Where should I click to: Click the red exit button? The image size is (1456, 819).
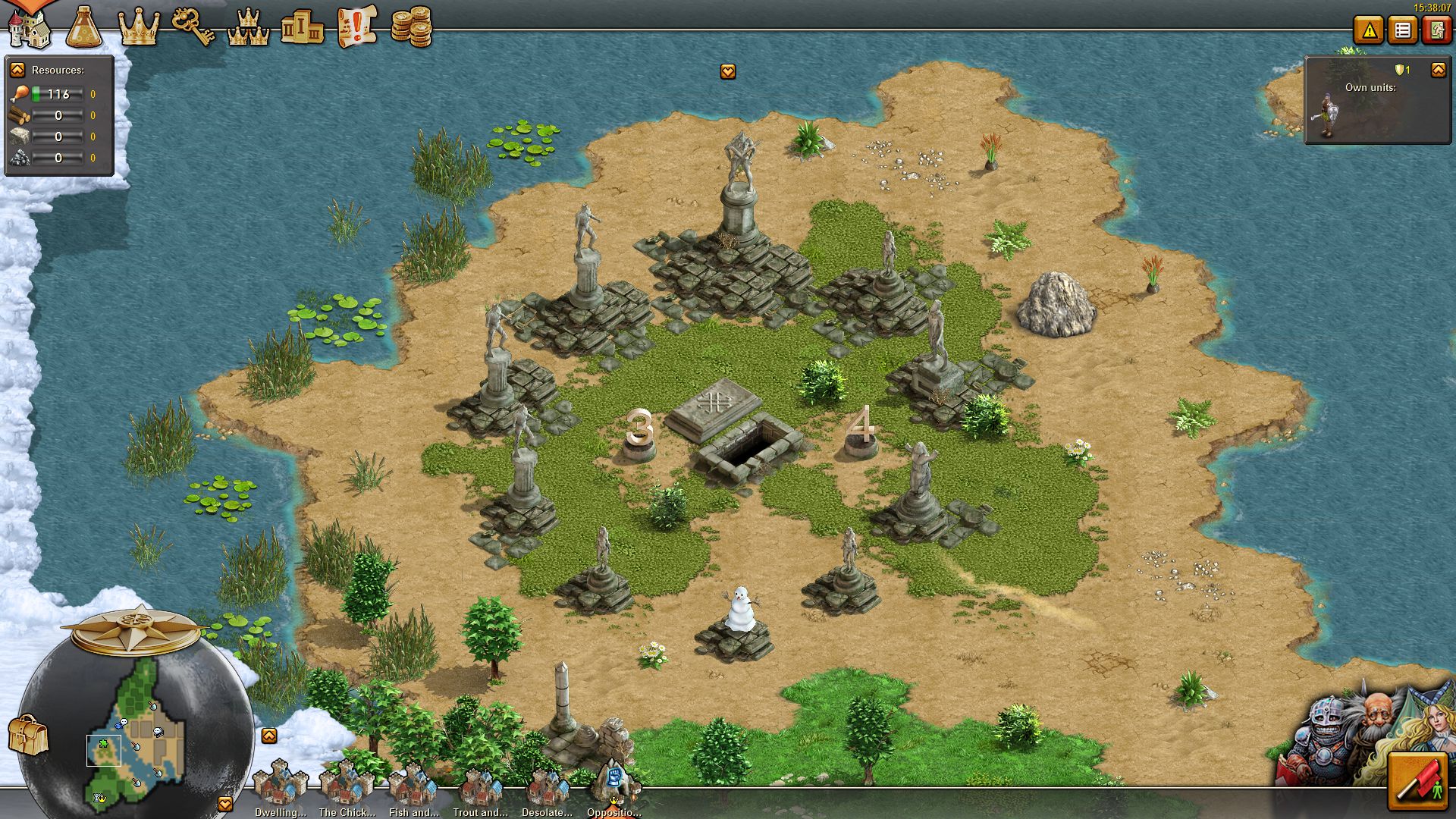pos(1436,31)
